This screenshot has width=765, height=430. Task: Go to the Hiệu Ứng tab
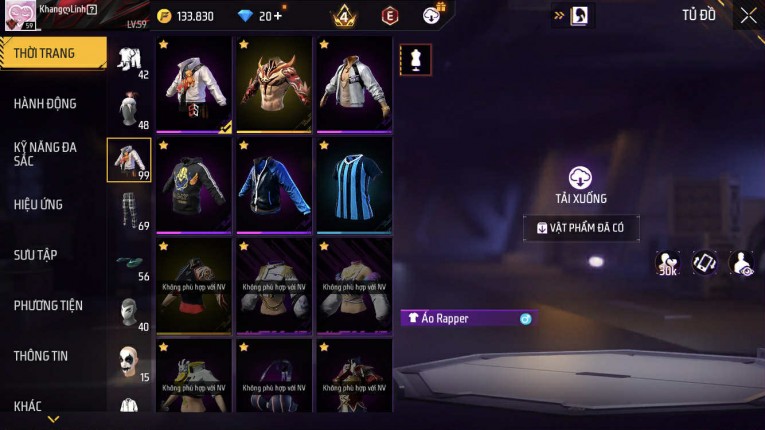pos(40,205)
